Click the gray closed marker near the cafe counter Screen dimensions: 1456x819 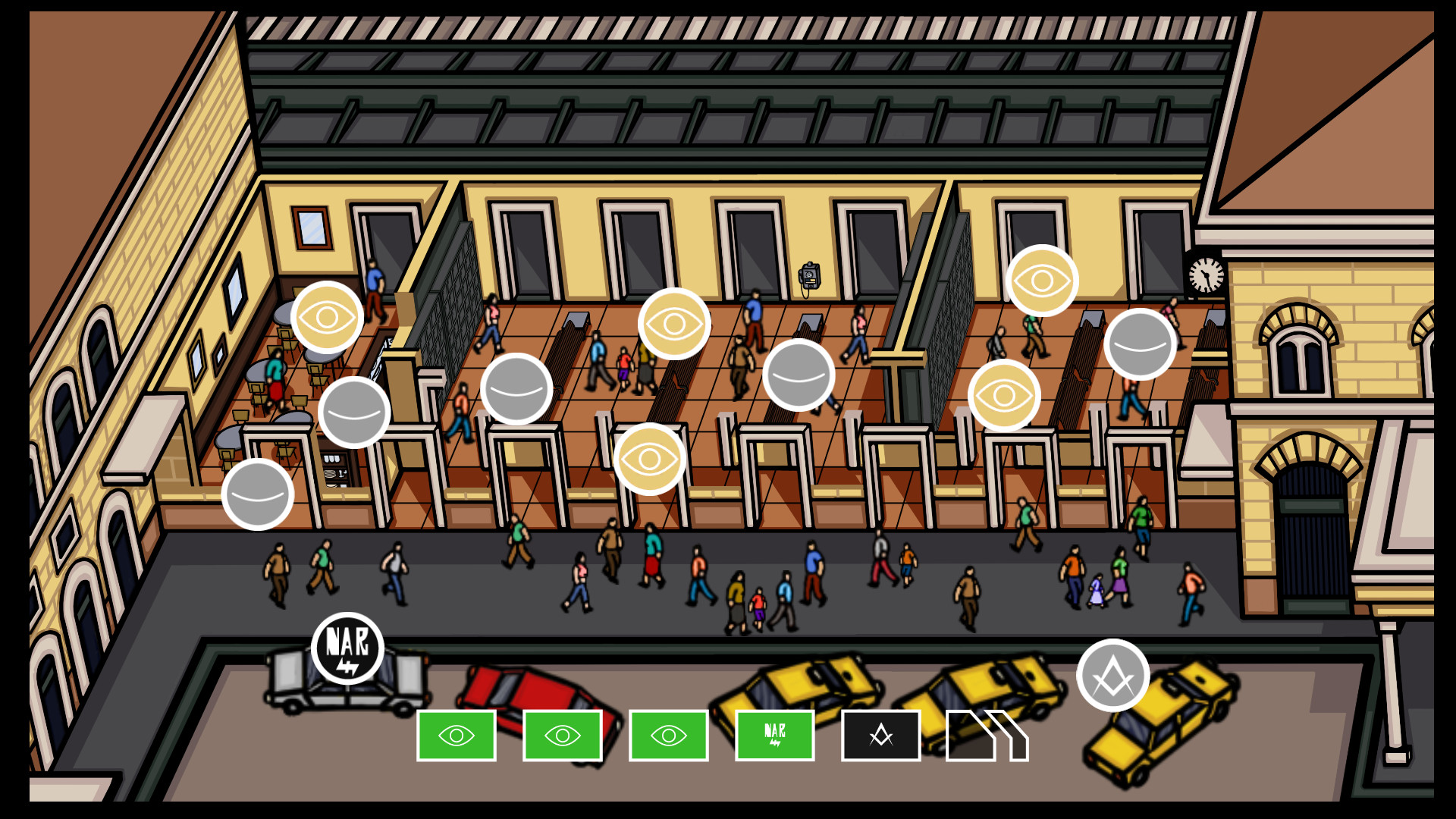355,413
